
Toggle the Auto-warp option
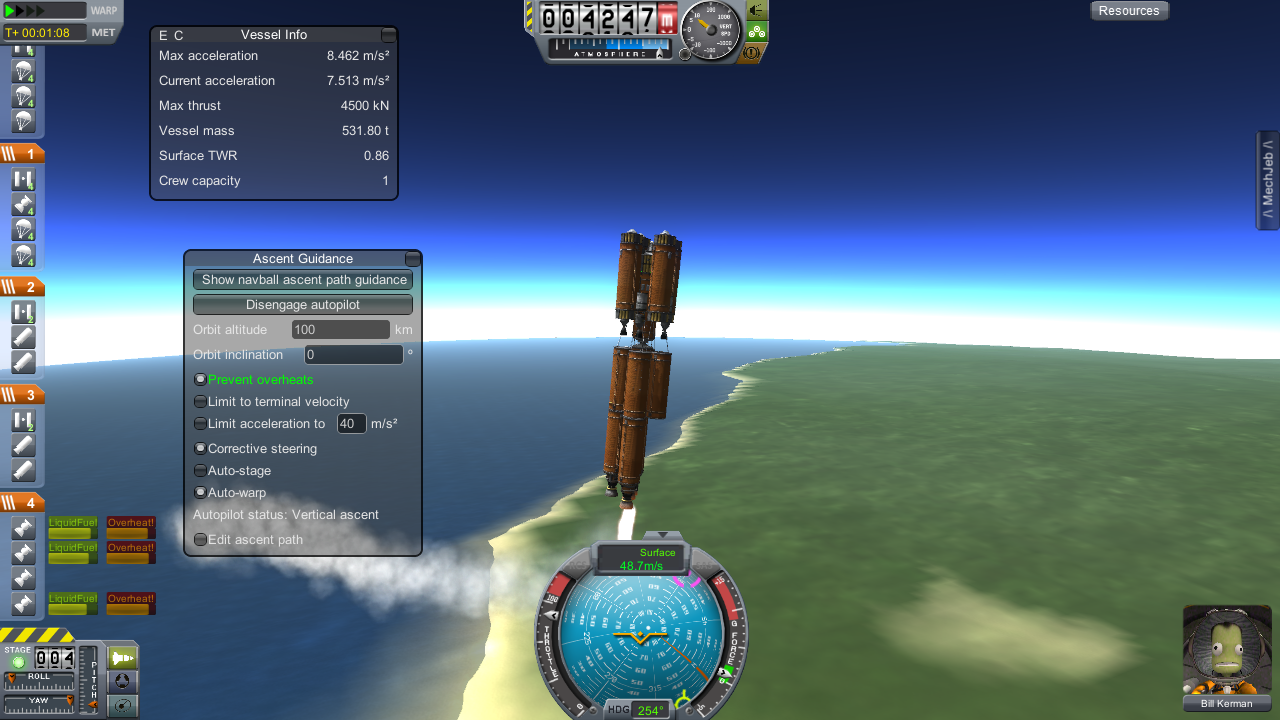pyautogui.click(x=201, y=493)
